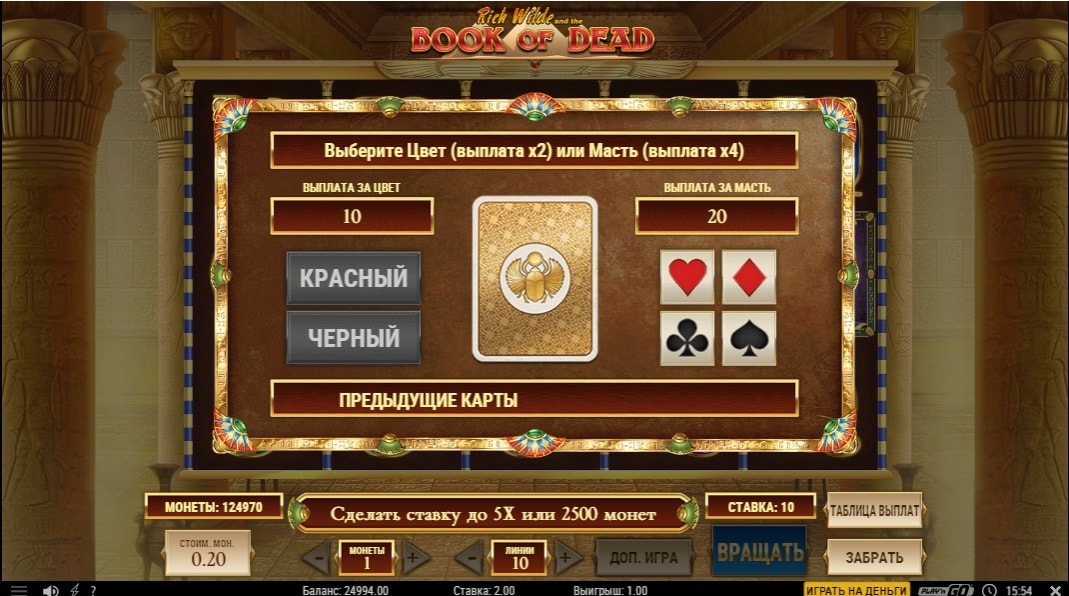Increase the number of ЛИНИИ lines
The image size is (1069, 596).
pyautogui.click(x=568, y=557)
